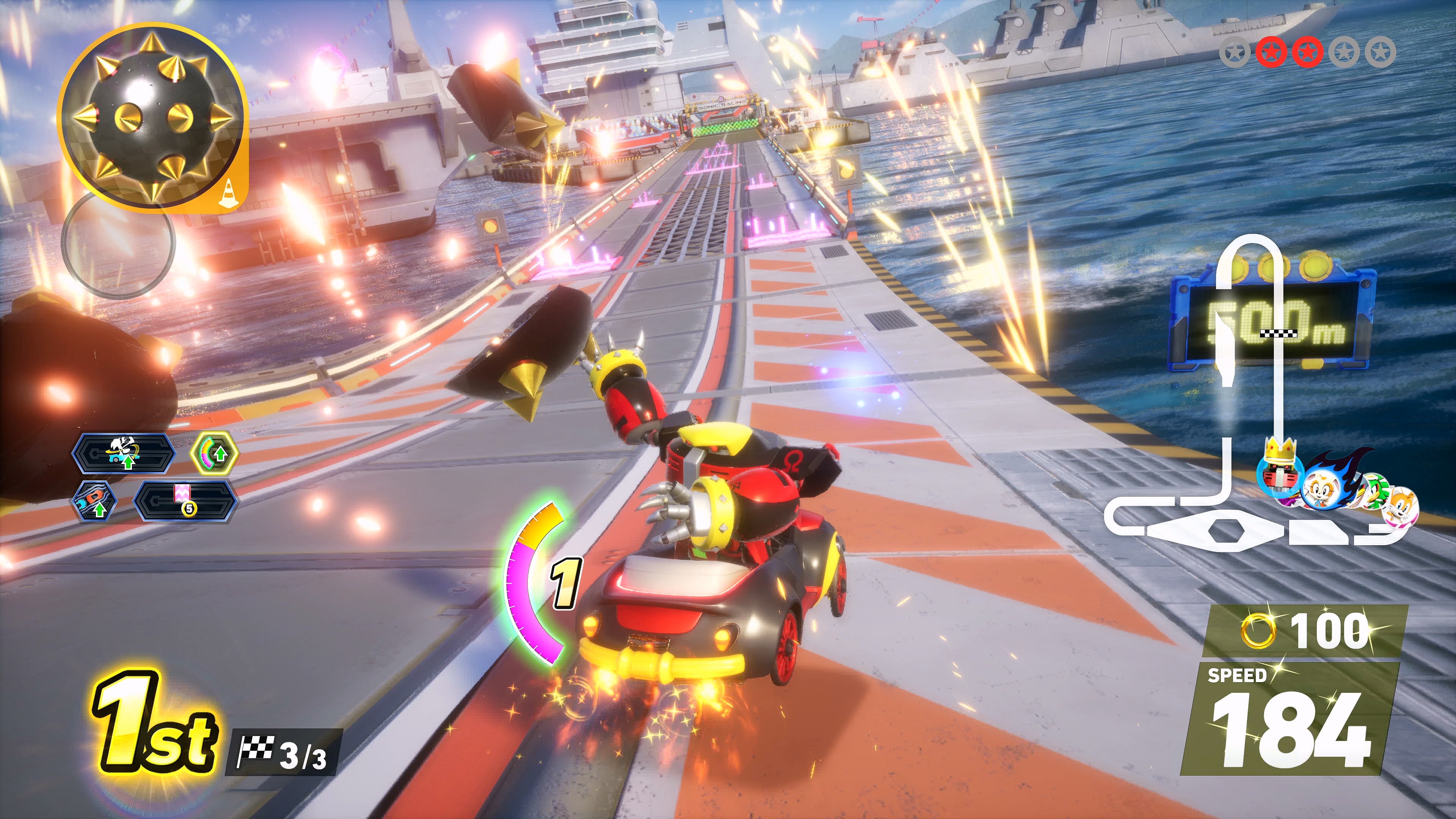Activate the glowing drift gauge boost gadget
The height and width of the screenshot is (819, 1456).
(214, 453)
